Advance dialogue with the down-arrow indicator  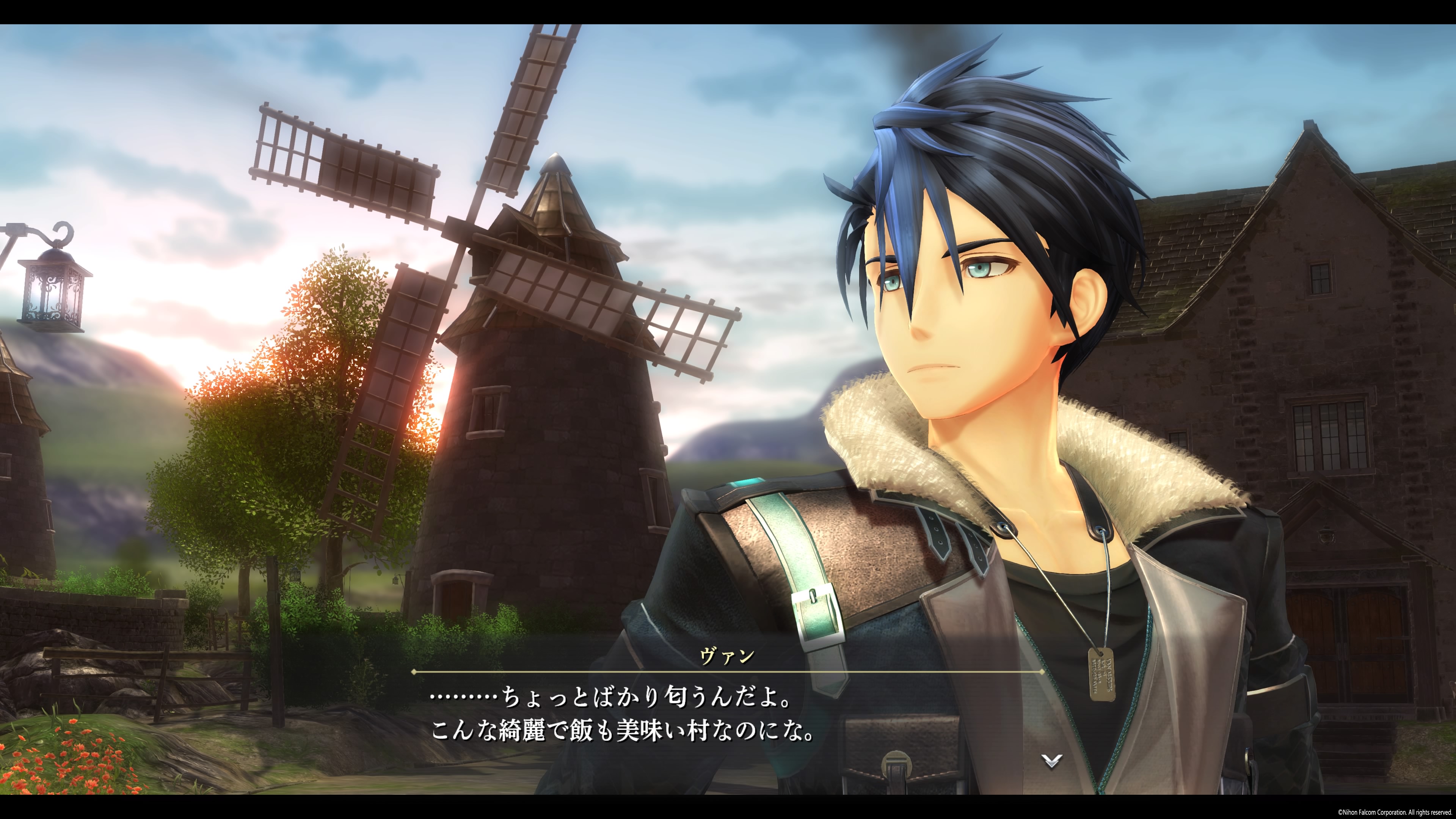point(1052,761)
